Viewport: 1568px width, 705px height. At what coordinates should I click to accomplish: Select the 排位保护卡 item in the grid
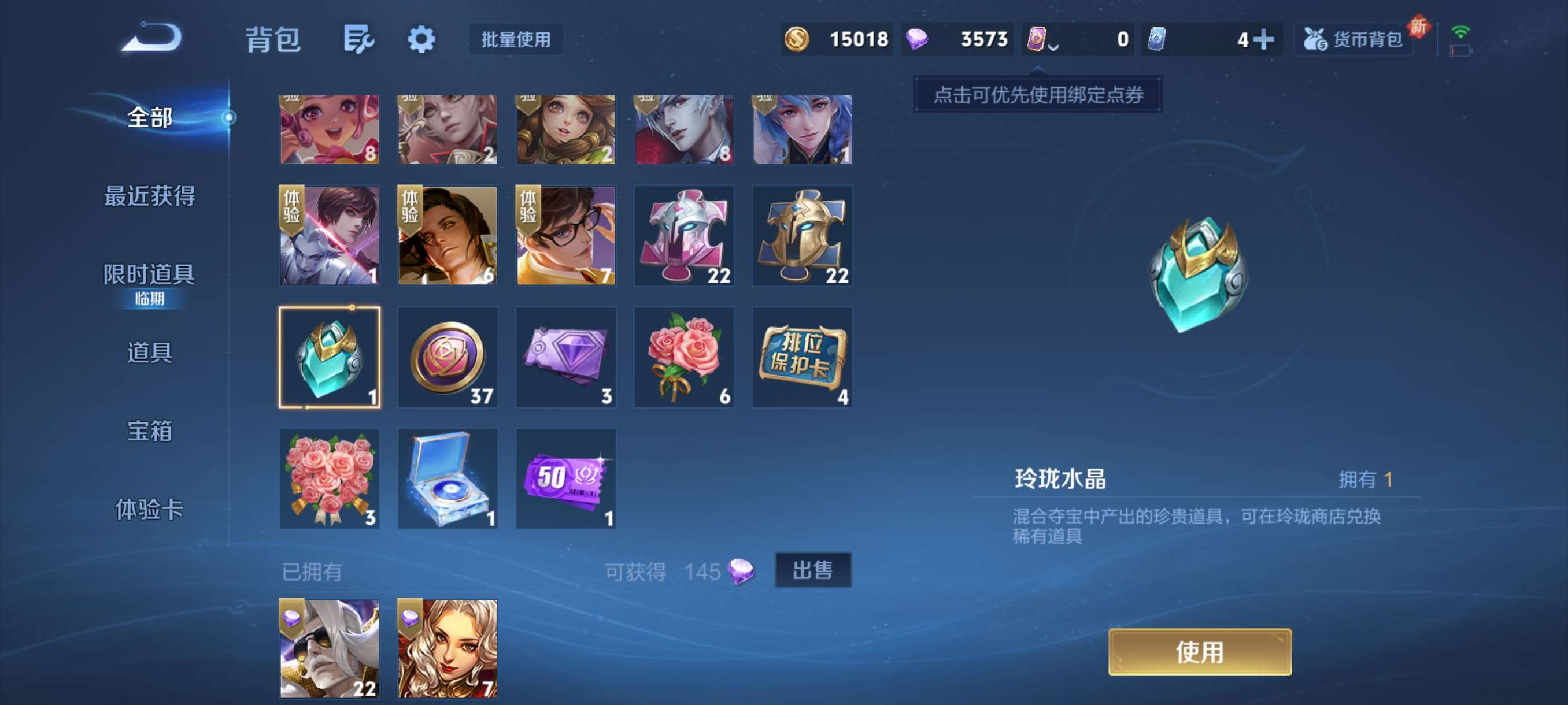(x=803, y=357)
